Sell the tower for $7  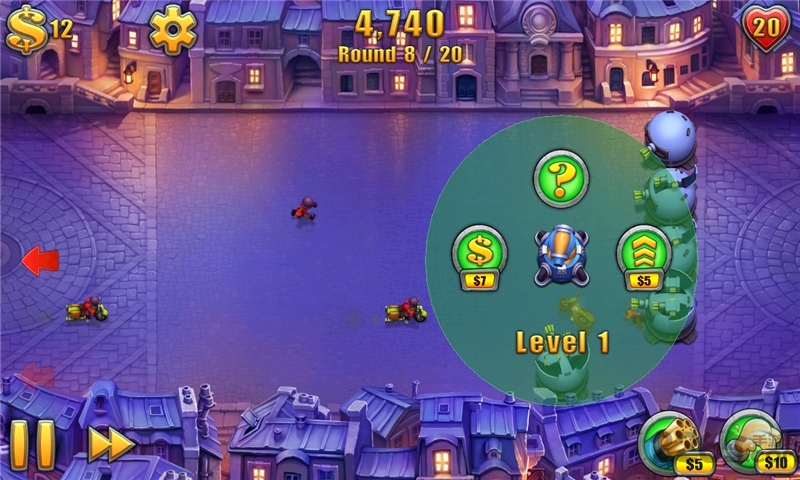pyautogui.click(x=480, y=253)
